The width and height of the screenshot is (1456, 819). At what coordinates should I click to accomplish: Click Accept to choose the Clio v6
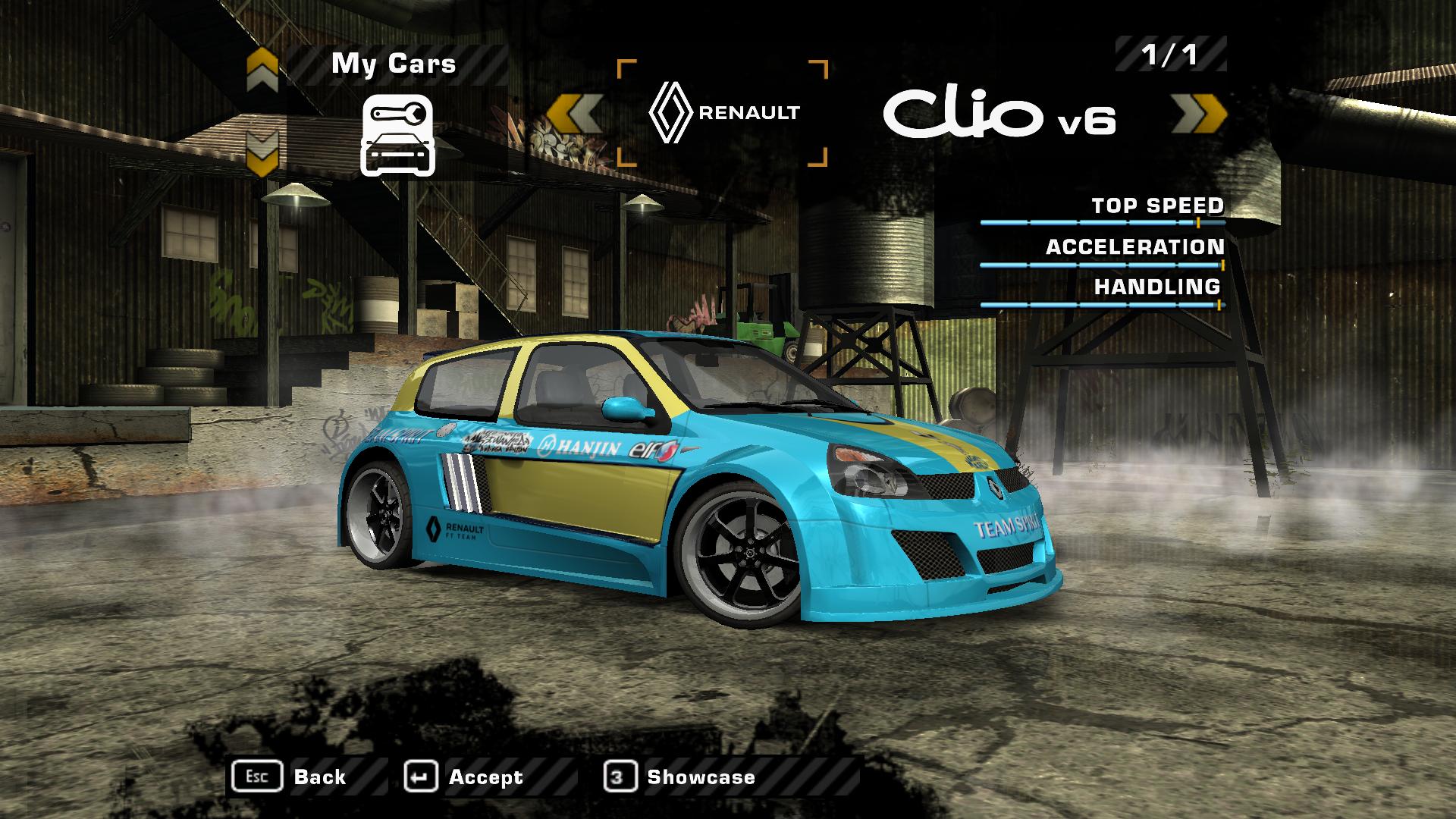pyautogui.click(x=485, y=776)
